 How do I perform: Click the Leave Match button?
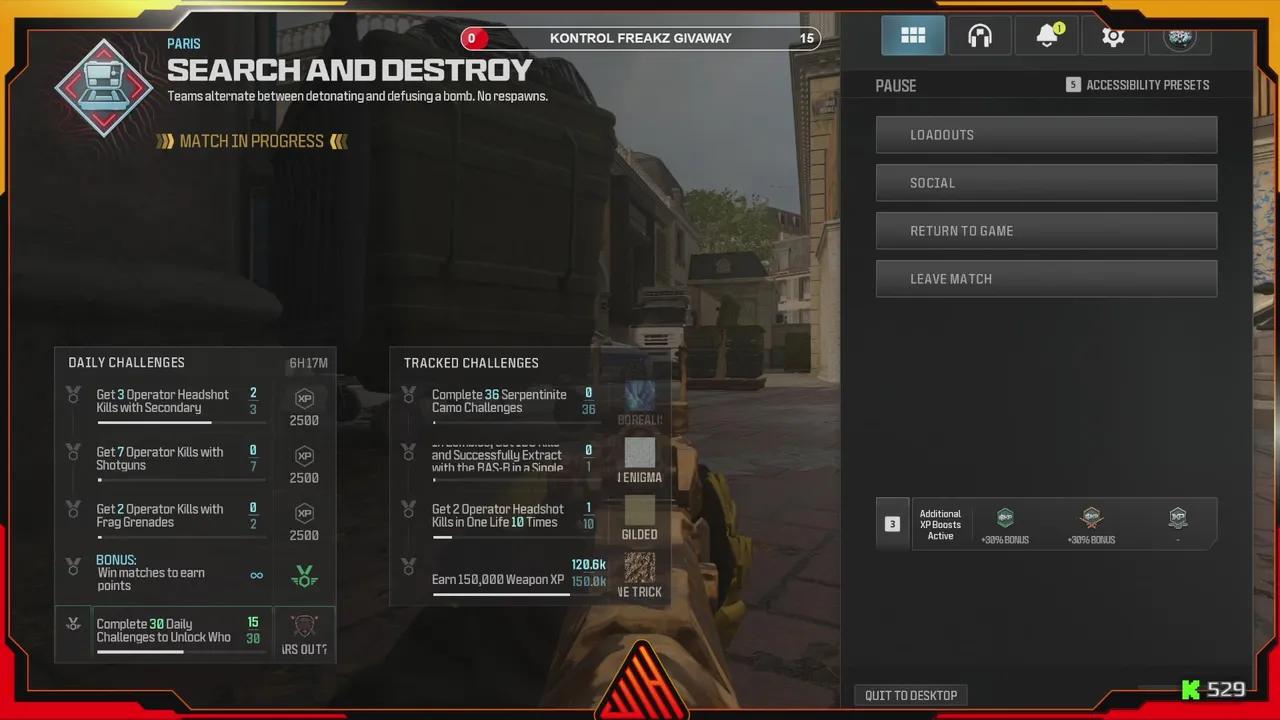(1046, 278)
